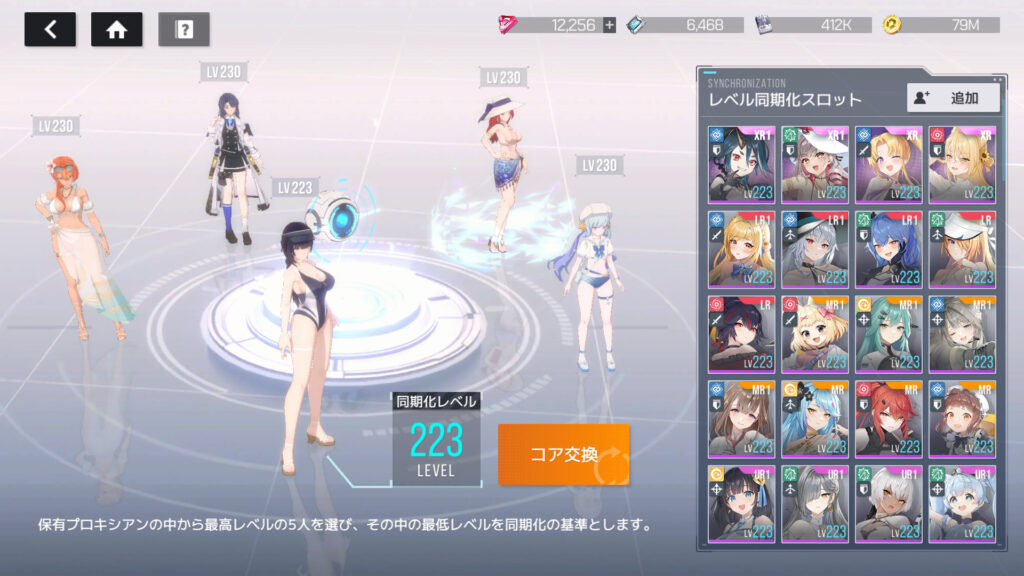Select the light-blue-haired MR character card
Screen dimensions: 1024x576
pyautogui.click(x=815, y=418)
